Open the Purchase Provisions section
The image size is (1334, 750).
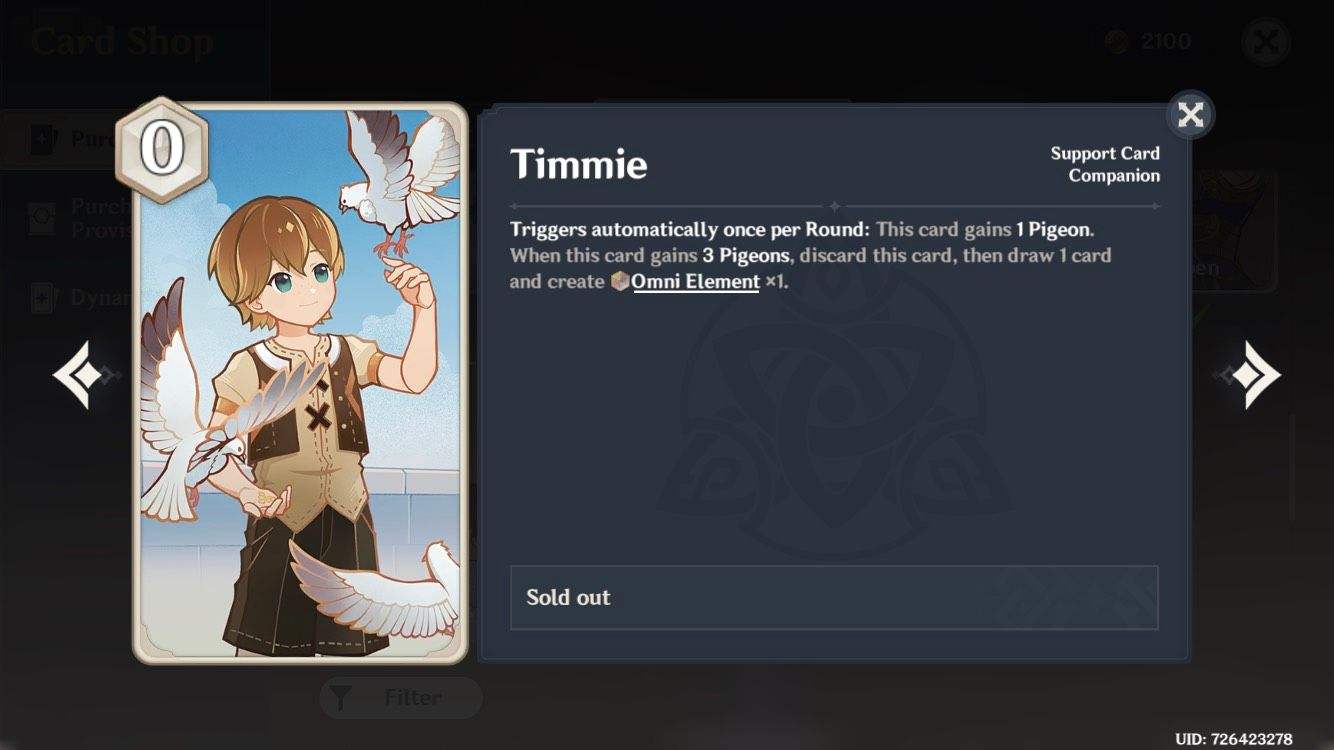tap(100, 216)
